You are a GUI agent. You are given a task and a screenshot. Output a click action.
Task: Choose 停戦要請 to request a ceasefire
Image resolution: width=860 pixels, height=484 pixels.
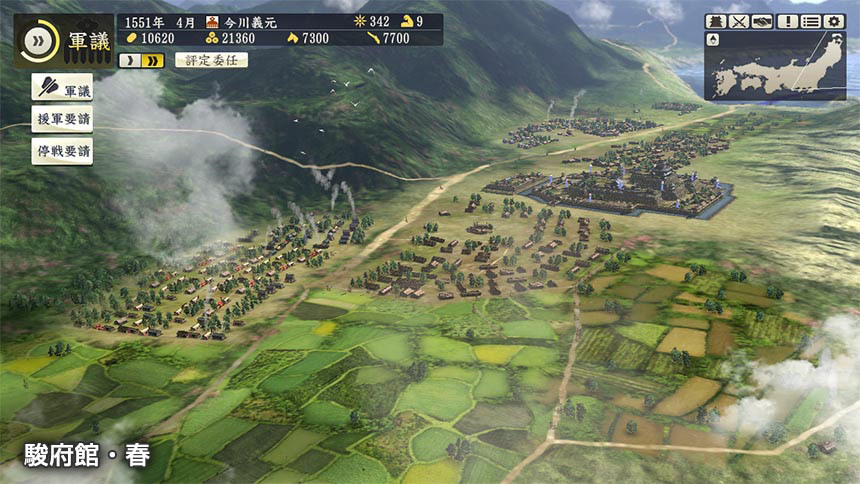tap(62, 152)
